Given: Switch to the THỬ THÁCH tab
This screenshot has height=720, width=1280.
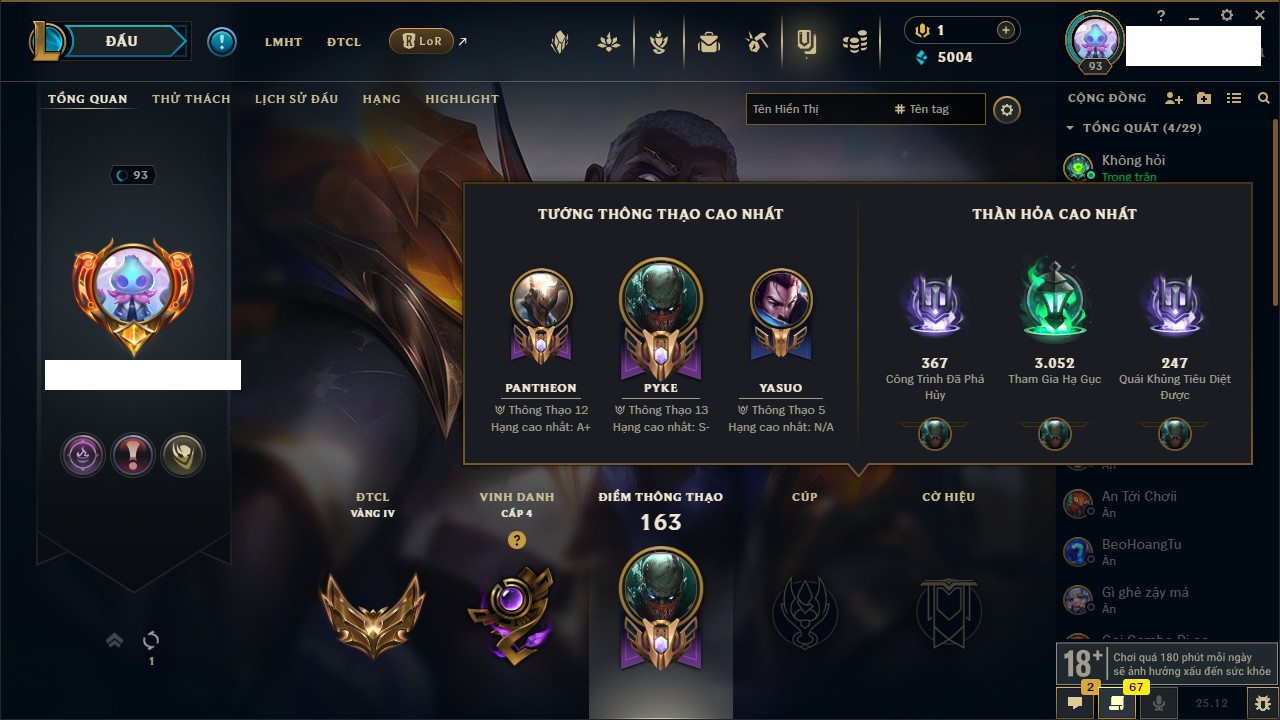Looking at the screenshot, I should coord(191,99).
